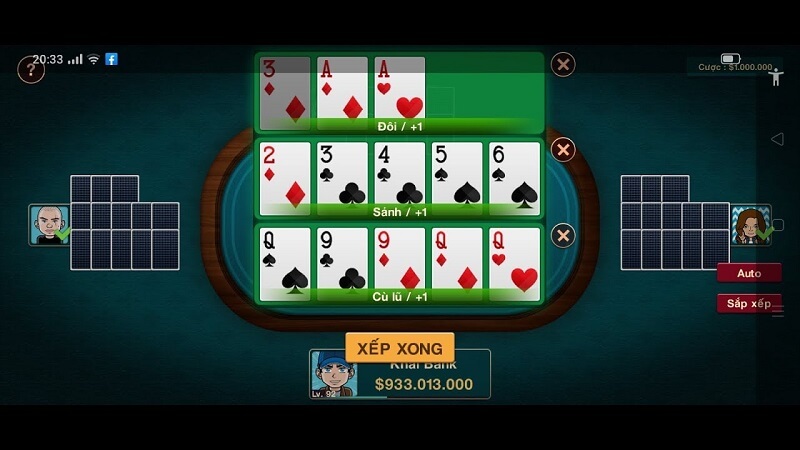Clear the middle straight row X button

tap(563, 150)
